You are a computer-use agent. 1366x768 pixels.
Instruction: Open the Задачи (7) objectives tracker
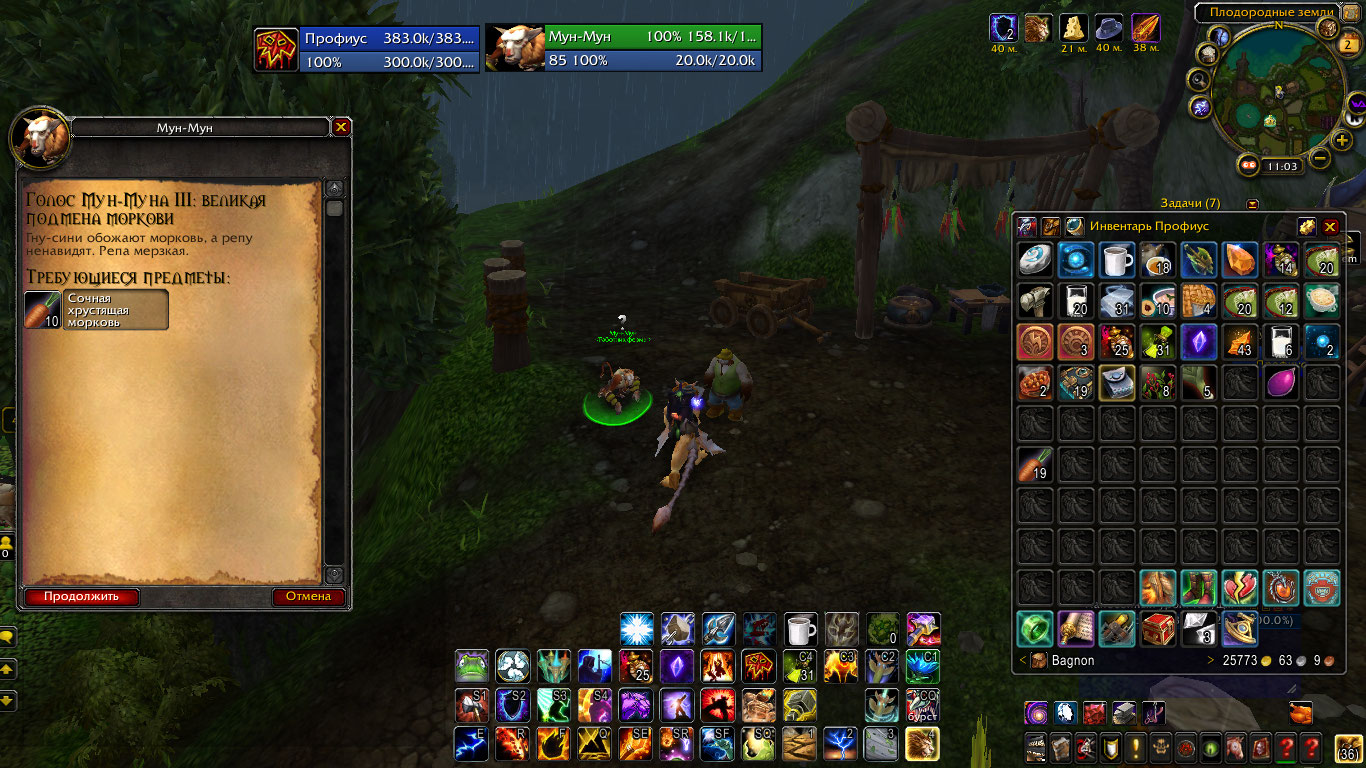[1190, 204]
